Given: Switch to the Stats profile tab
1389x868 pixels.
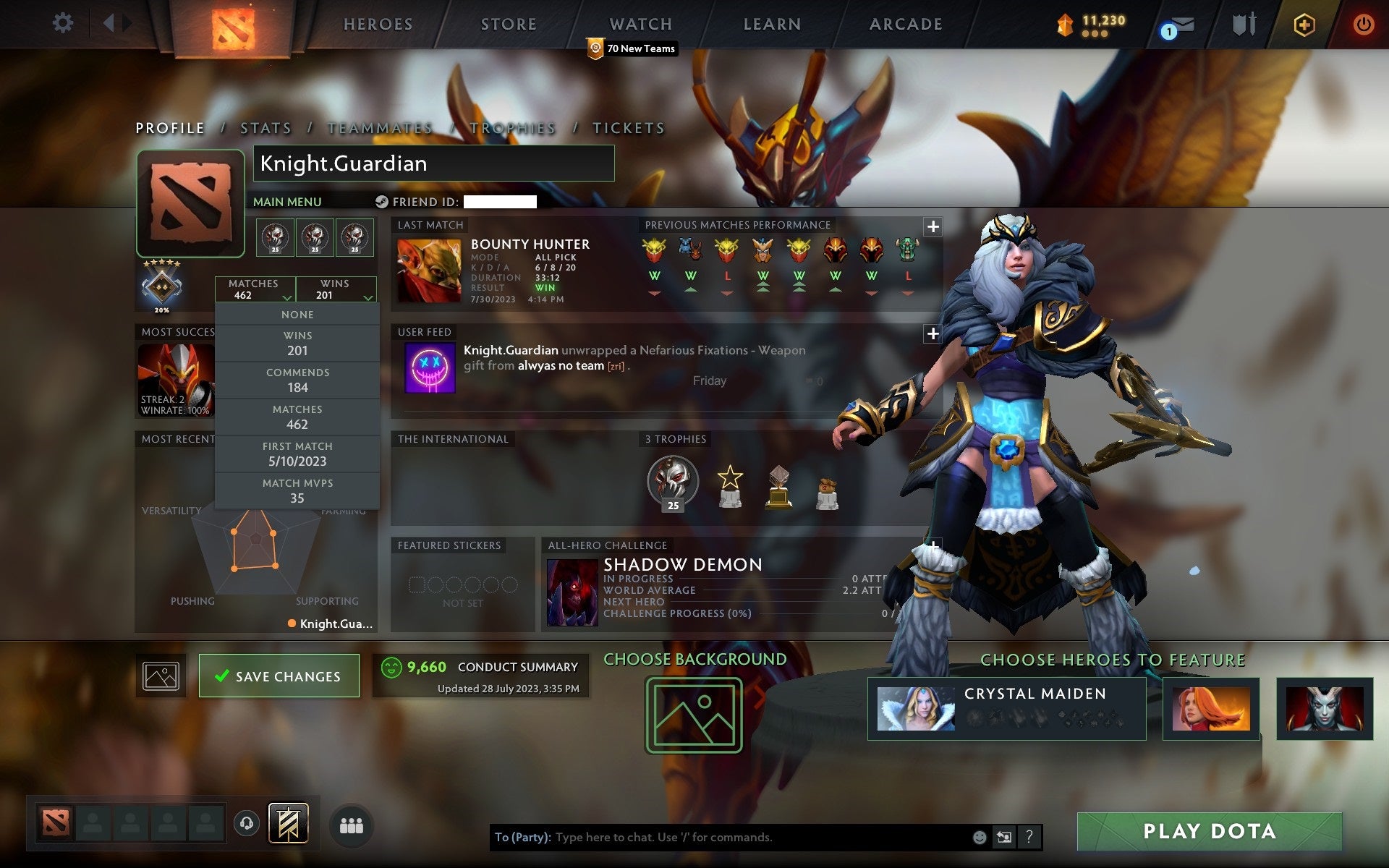Looking at the screenshot, I should coord(266,129).
